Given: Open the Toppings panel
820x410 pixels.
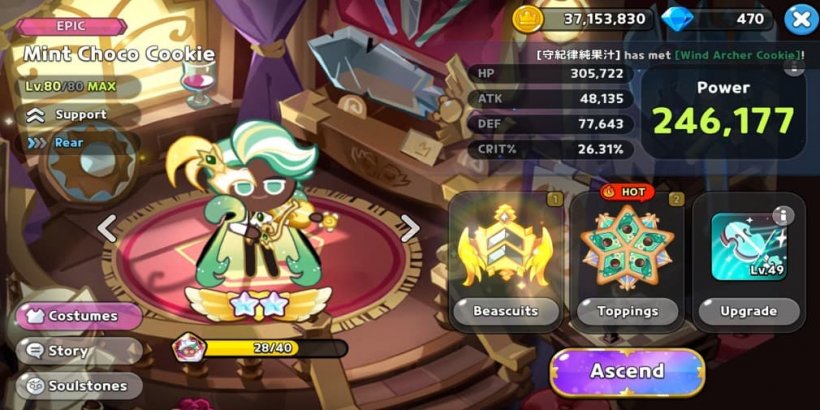Looking at the screenshot, I should 628,260.
